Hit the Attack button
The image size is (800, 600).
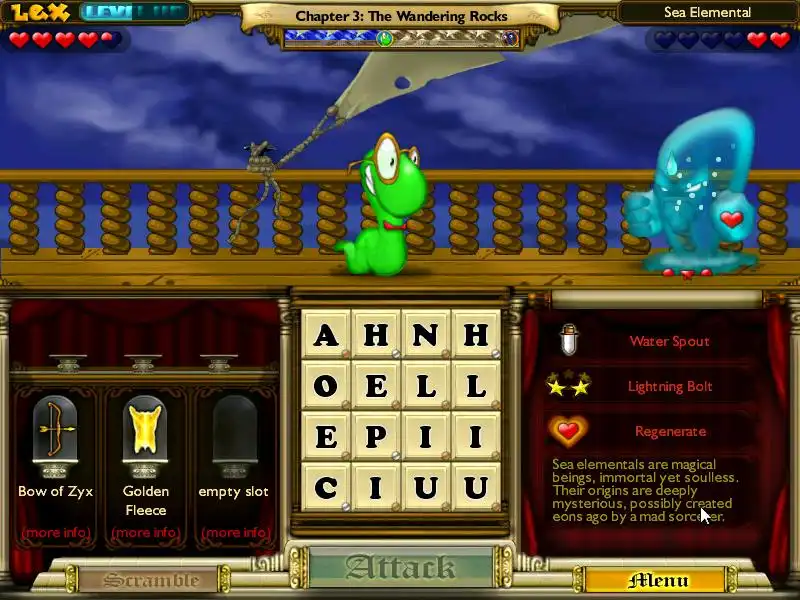click(401, 569)
